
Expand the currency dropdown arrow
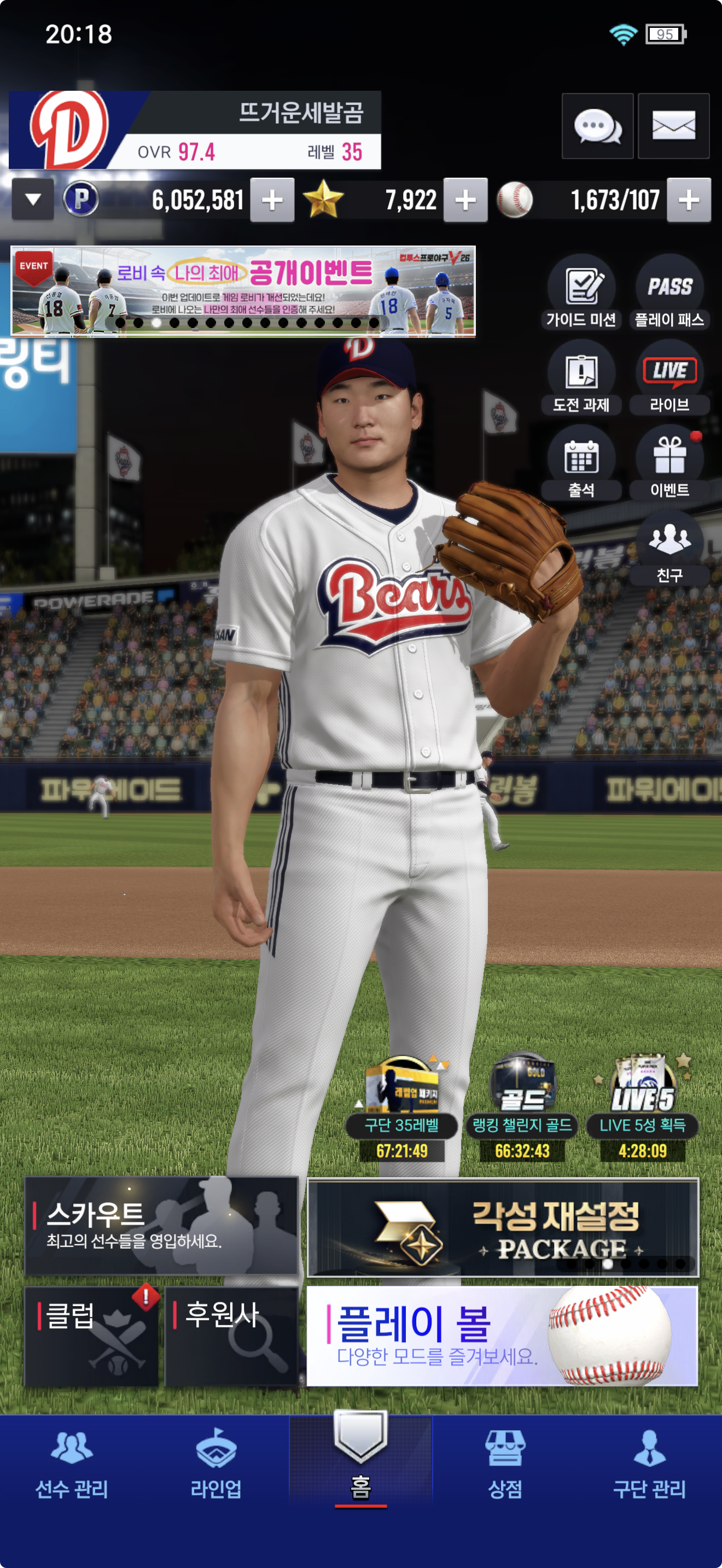[33, 199]
